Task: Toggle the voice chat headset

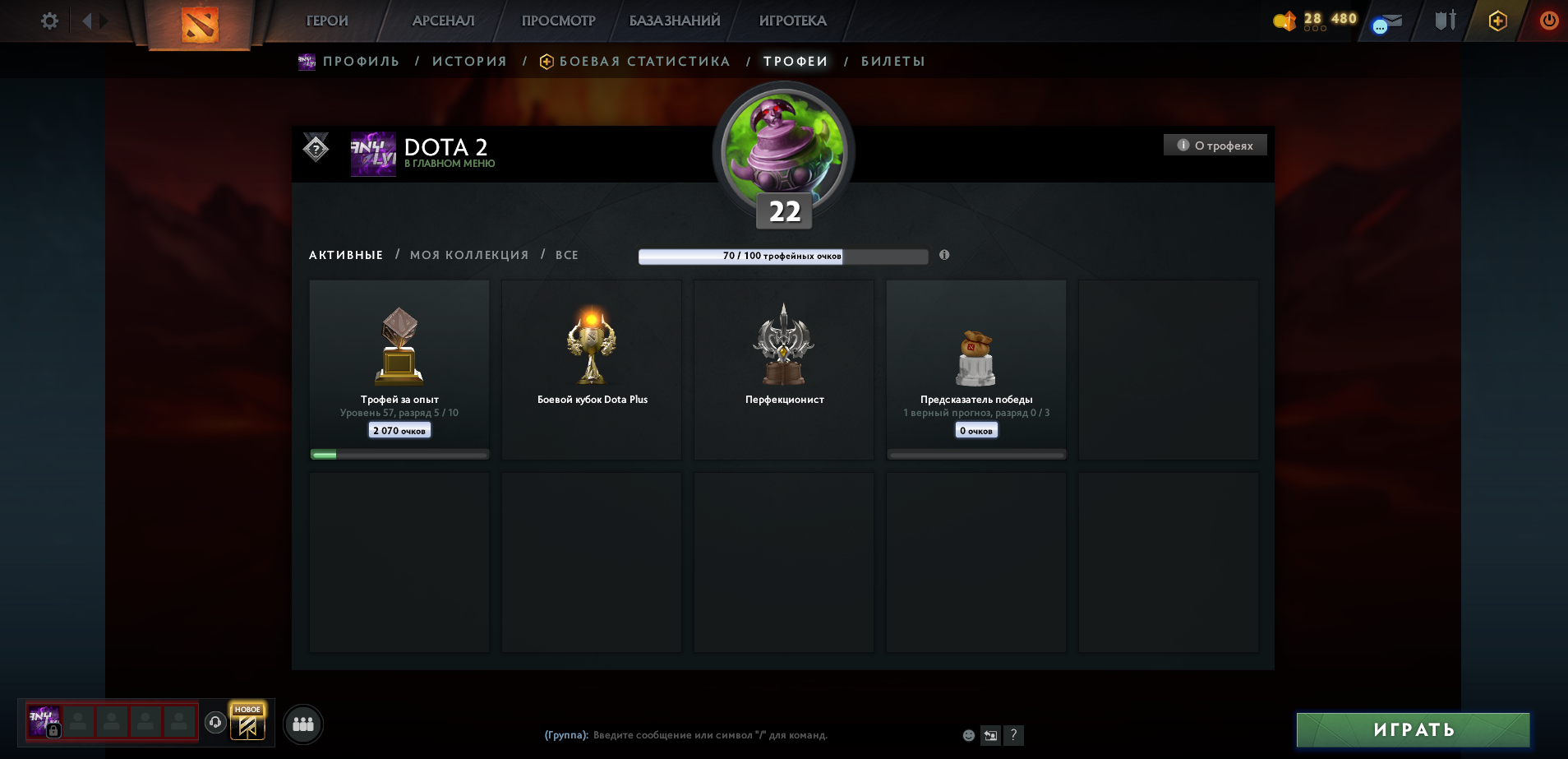Action: (214, 724)
